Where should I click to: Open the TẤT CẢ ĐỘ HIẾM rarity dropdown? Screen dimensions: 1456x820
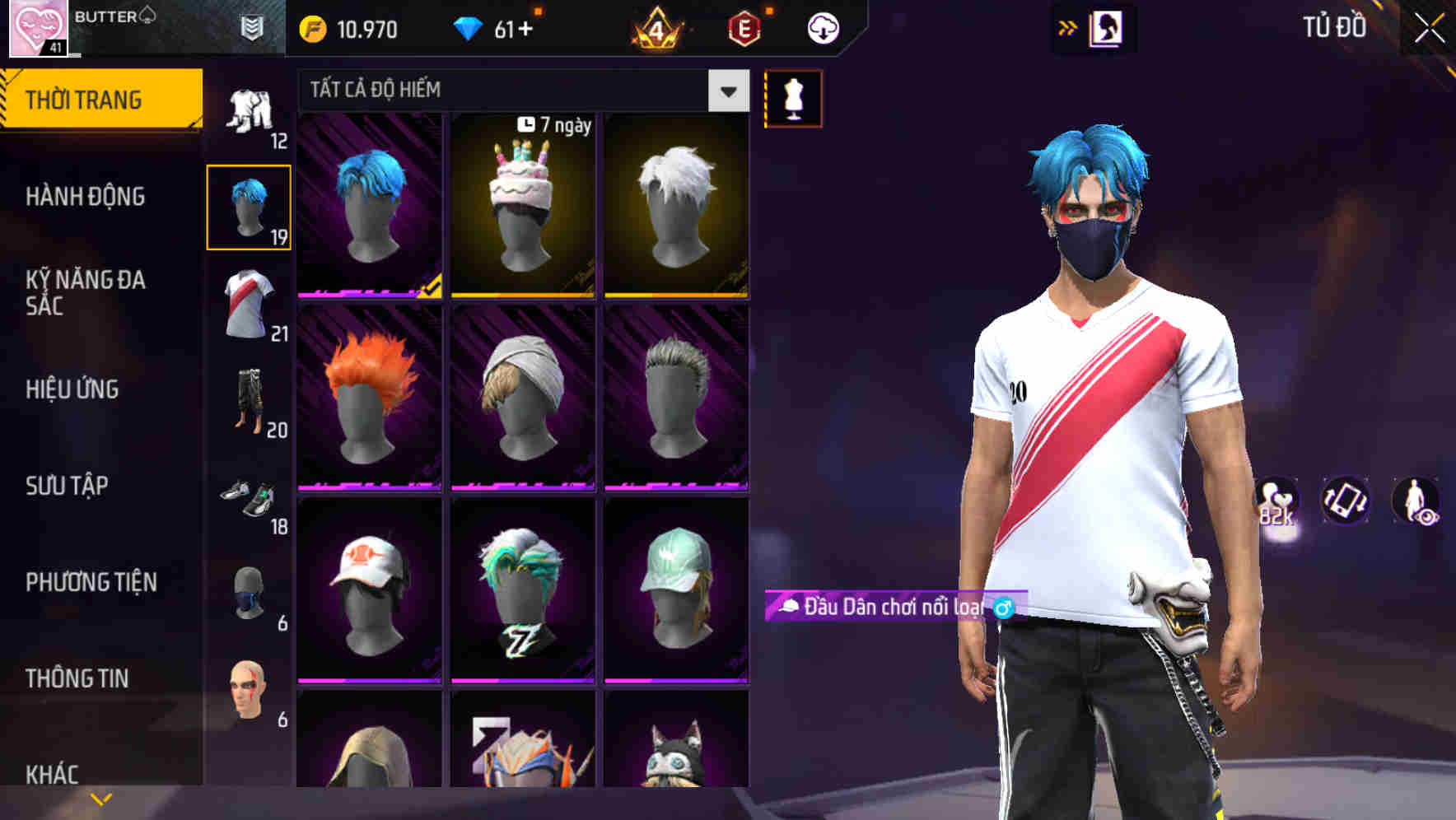[511, 90]
